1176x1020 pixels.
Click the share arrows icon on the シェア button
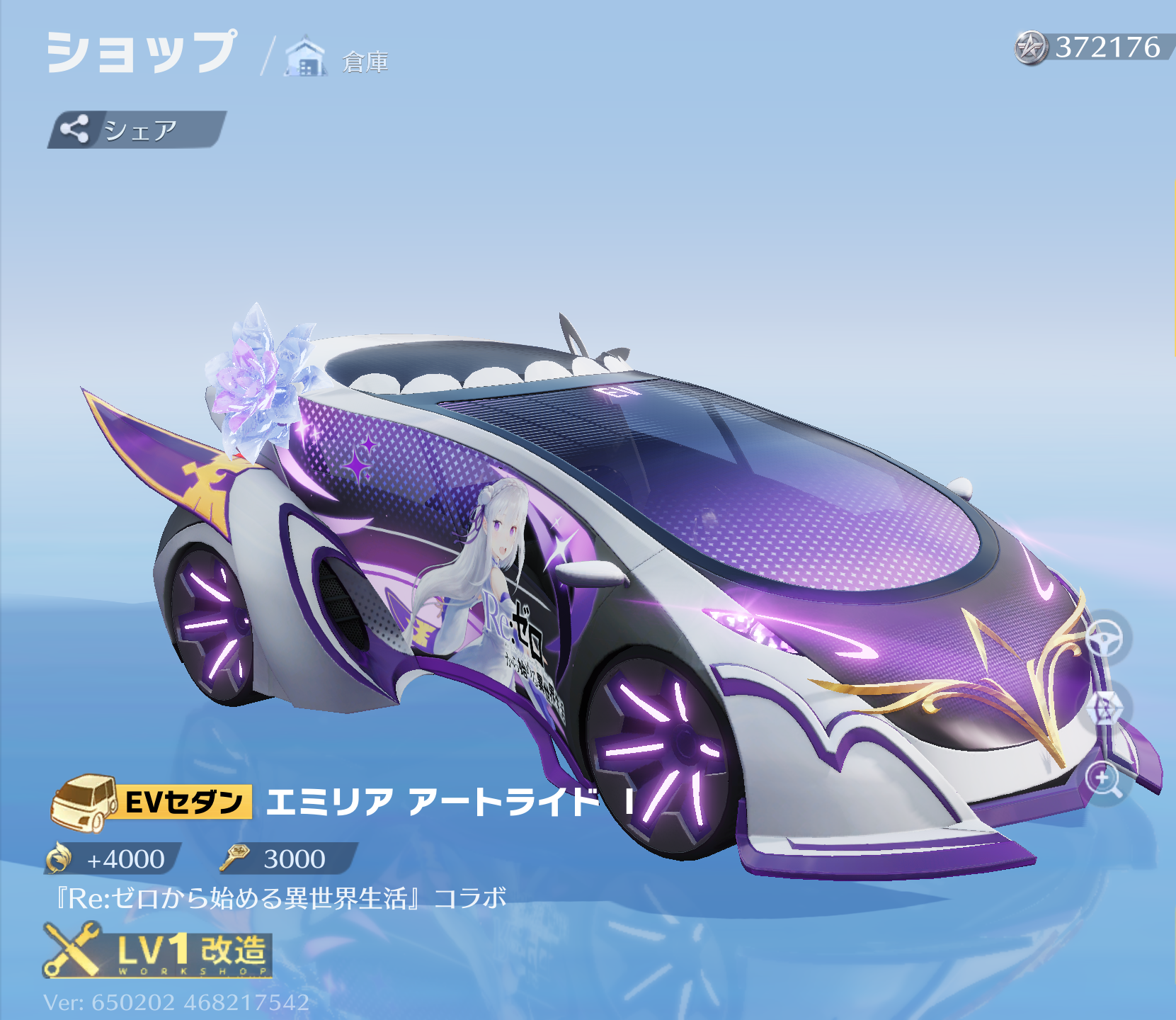point(76,130)
